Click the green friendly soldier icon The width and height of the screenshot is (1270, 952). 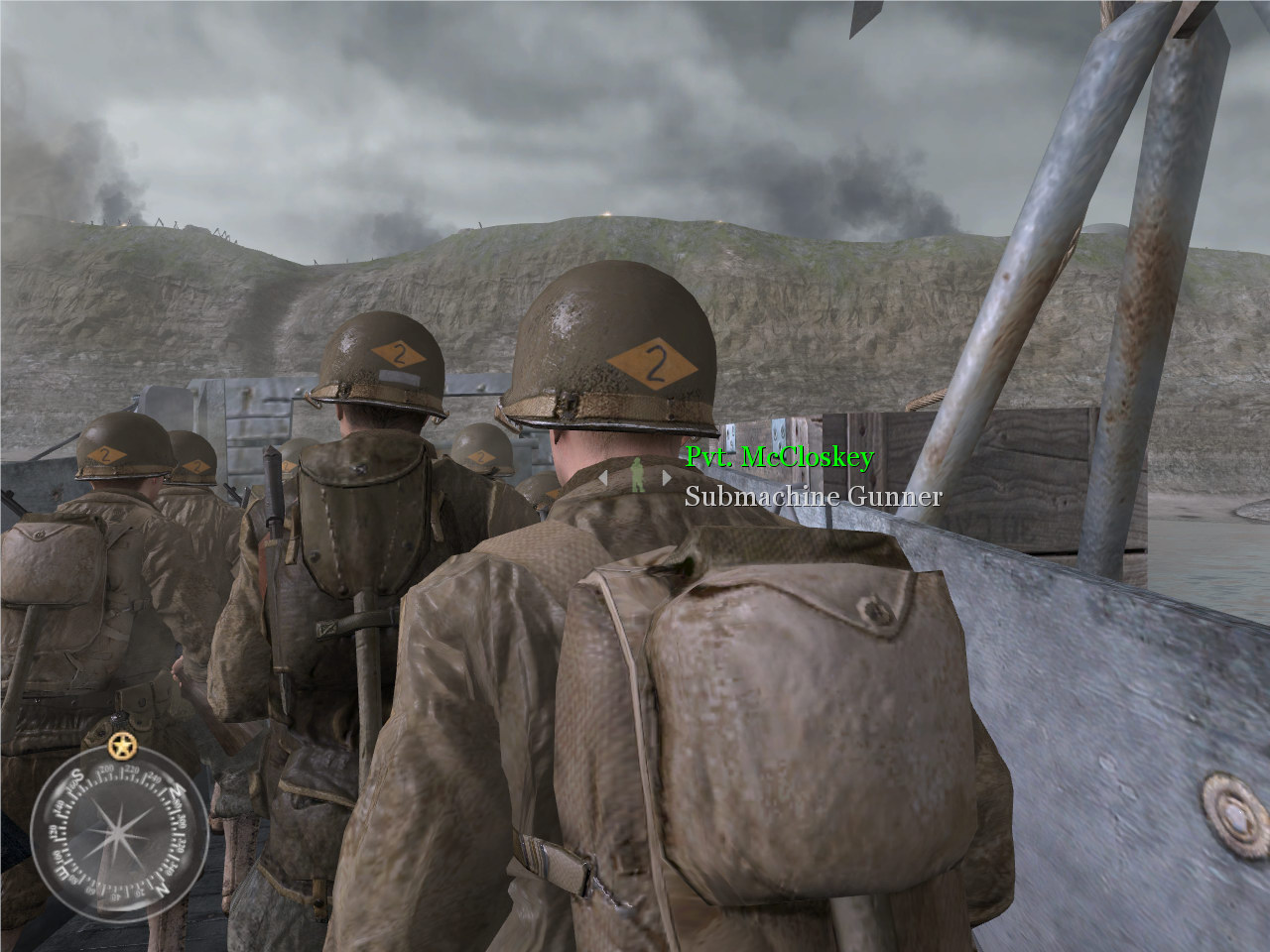(636, 476)
